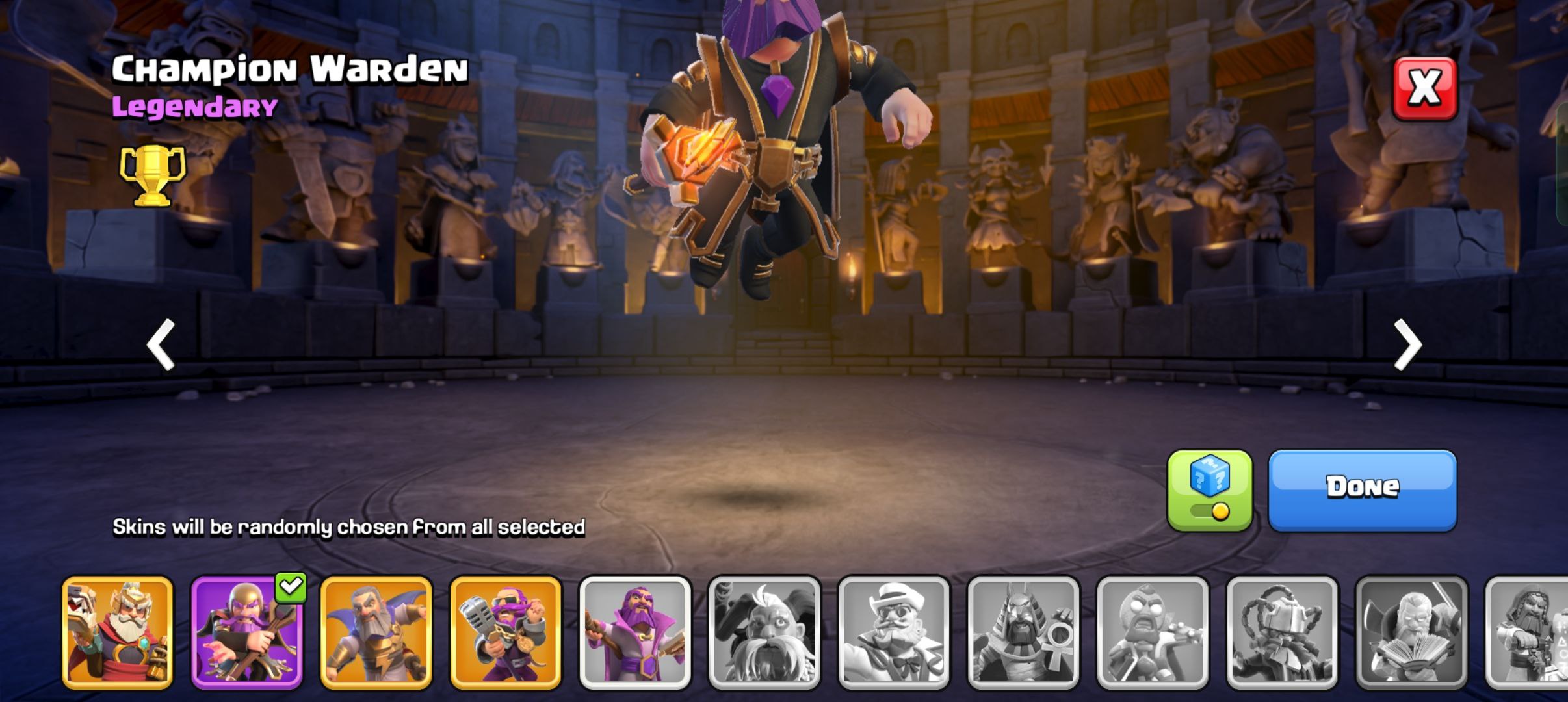Choose the locked helmeted warden with braids

(x=1282, y=632)
